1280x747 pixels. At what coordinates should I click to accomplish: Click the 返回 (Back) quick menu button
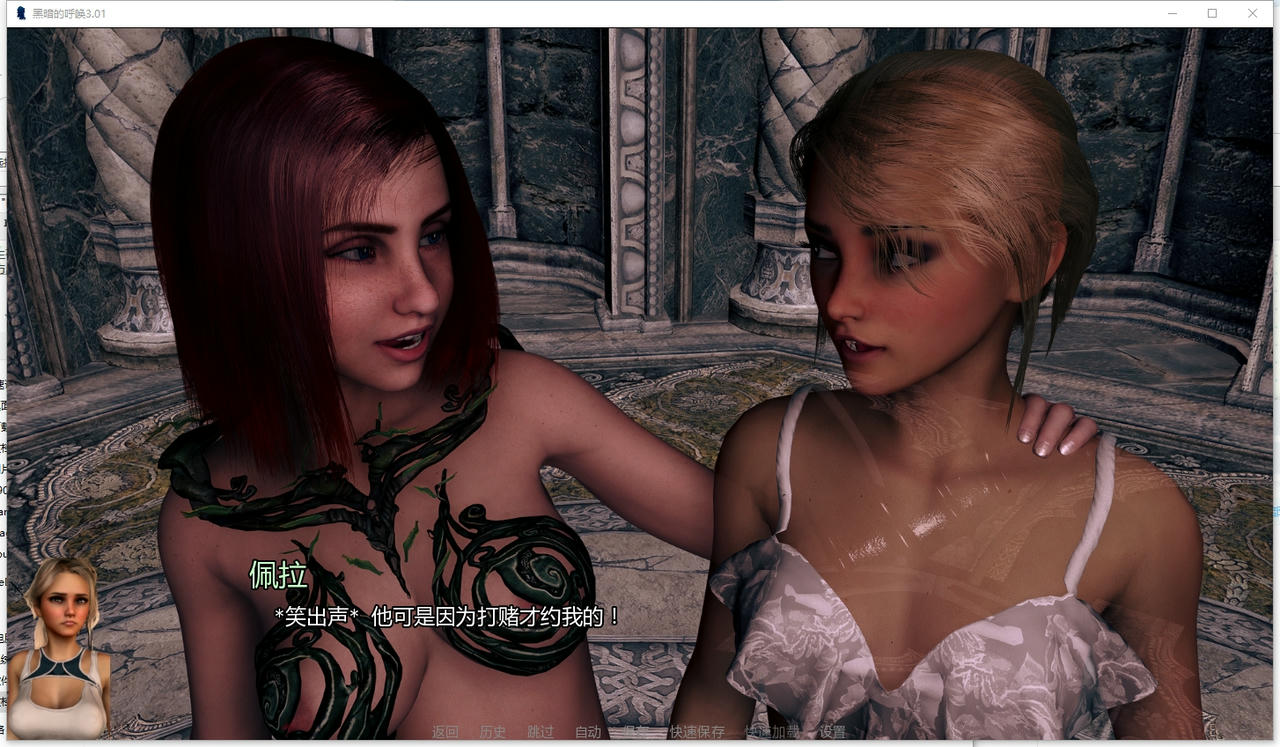445,732
